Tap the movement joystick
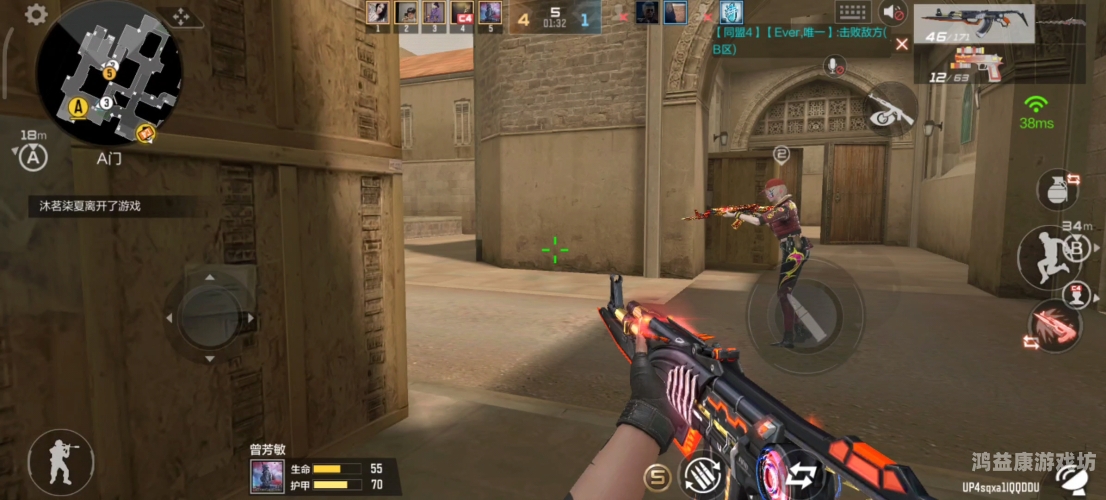The image size is (1106, 500). [x=209, y=317]
